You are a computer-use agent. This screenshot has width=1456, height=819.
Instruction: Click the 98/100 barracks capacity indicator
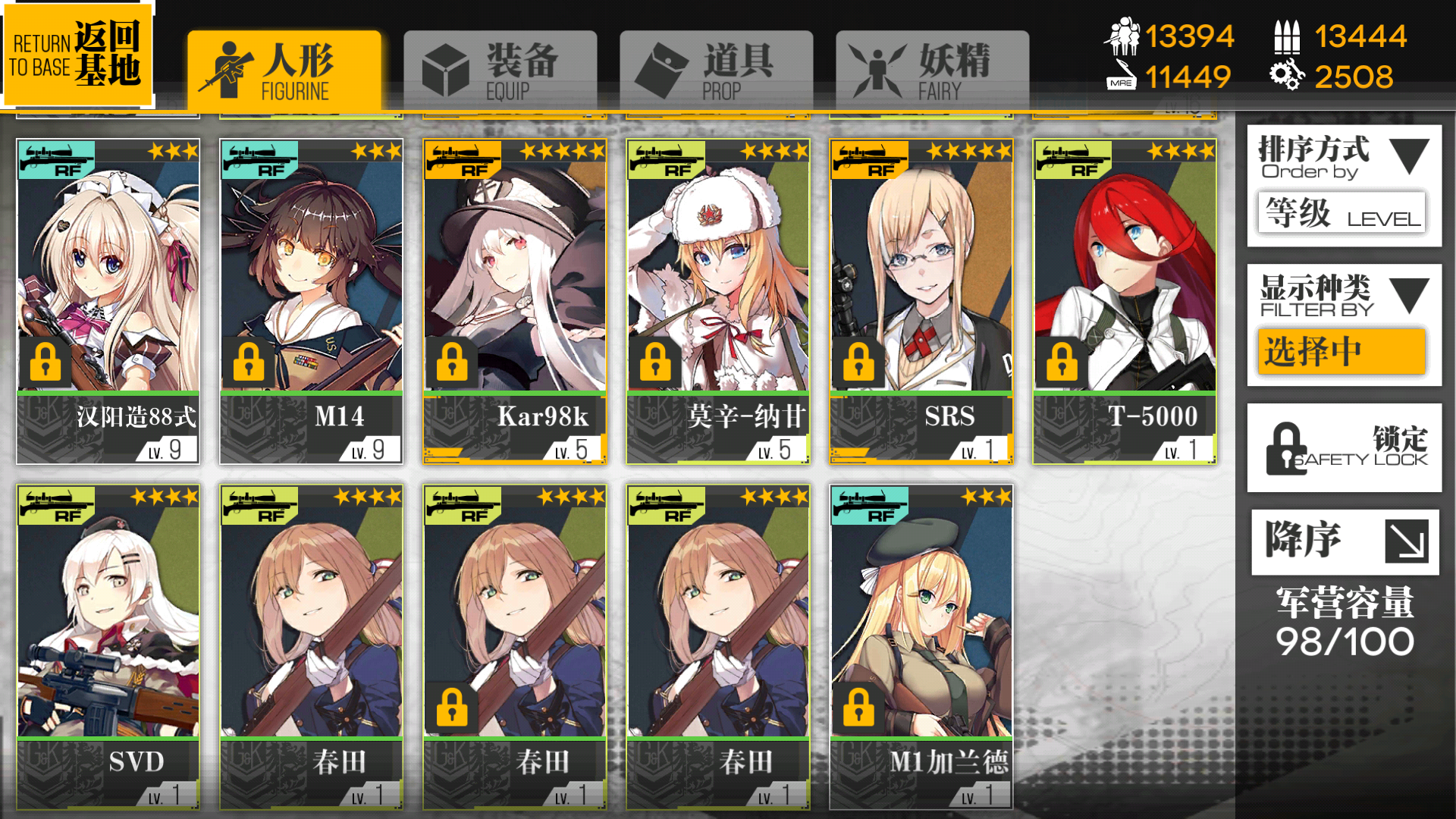click(x=1344, y=639)
